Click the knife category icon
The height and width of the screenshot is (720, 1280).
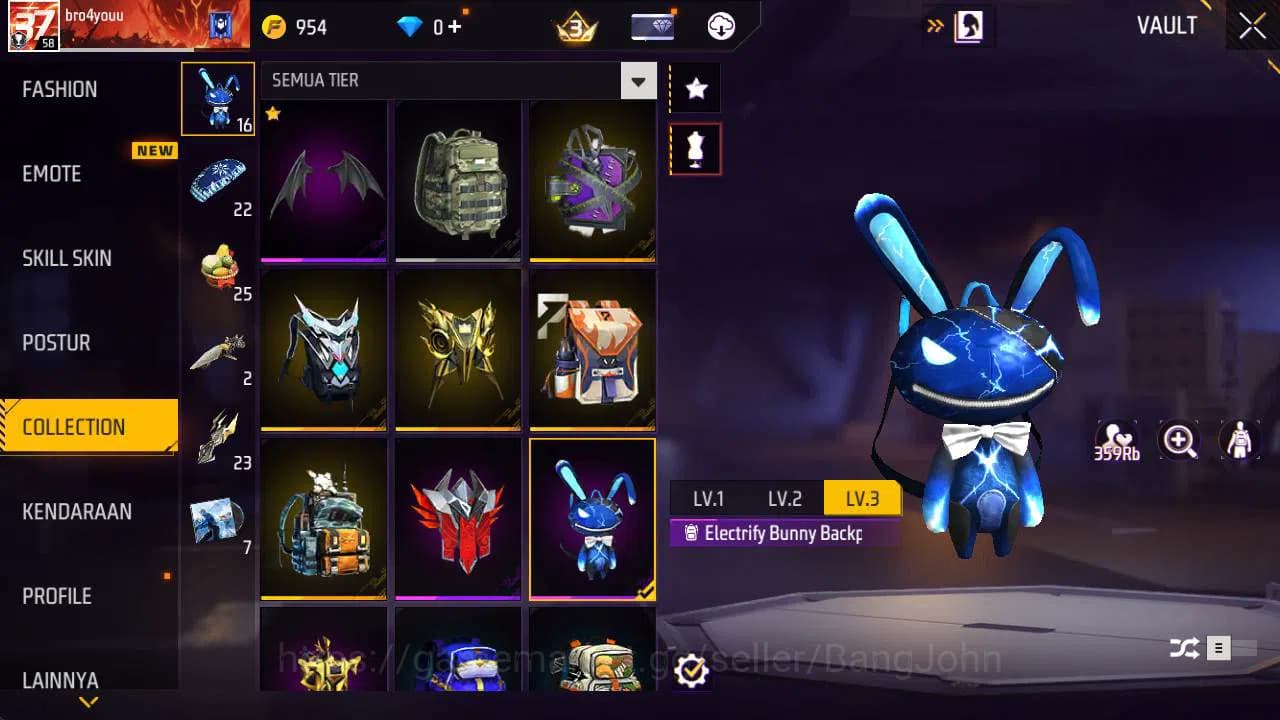pyautogui.click(x=219, y=350)
